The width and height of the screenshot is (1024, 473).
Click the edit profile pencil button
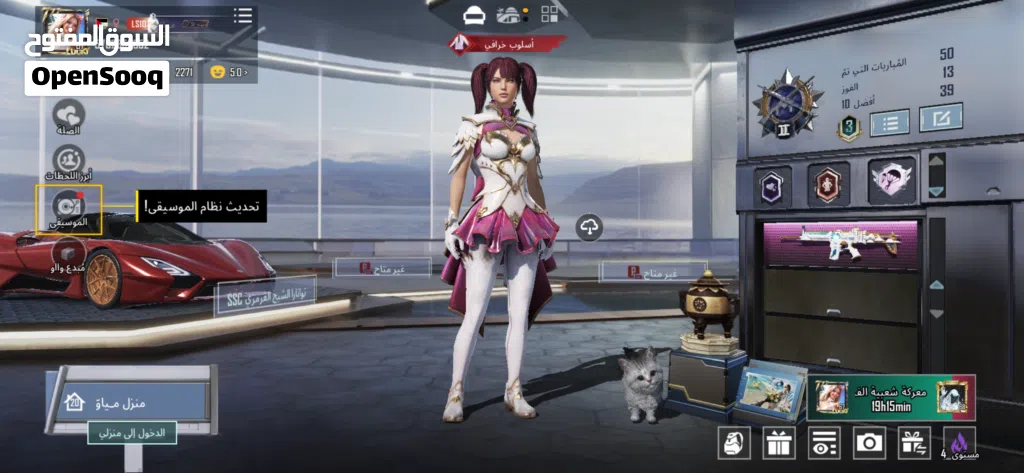pyautogui.click(x=940, y=118)
